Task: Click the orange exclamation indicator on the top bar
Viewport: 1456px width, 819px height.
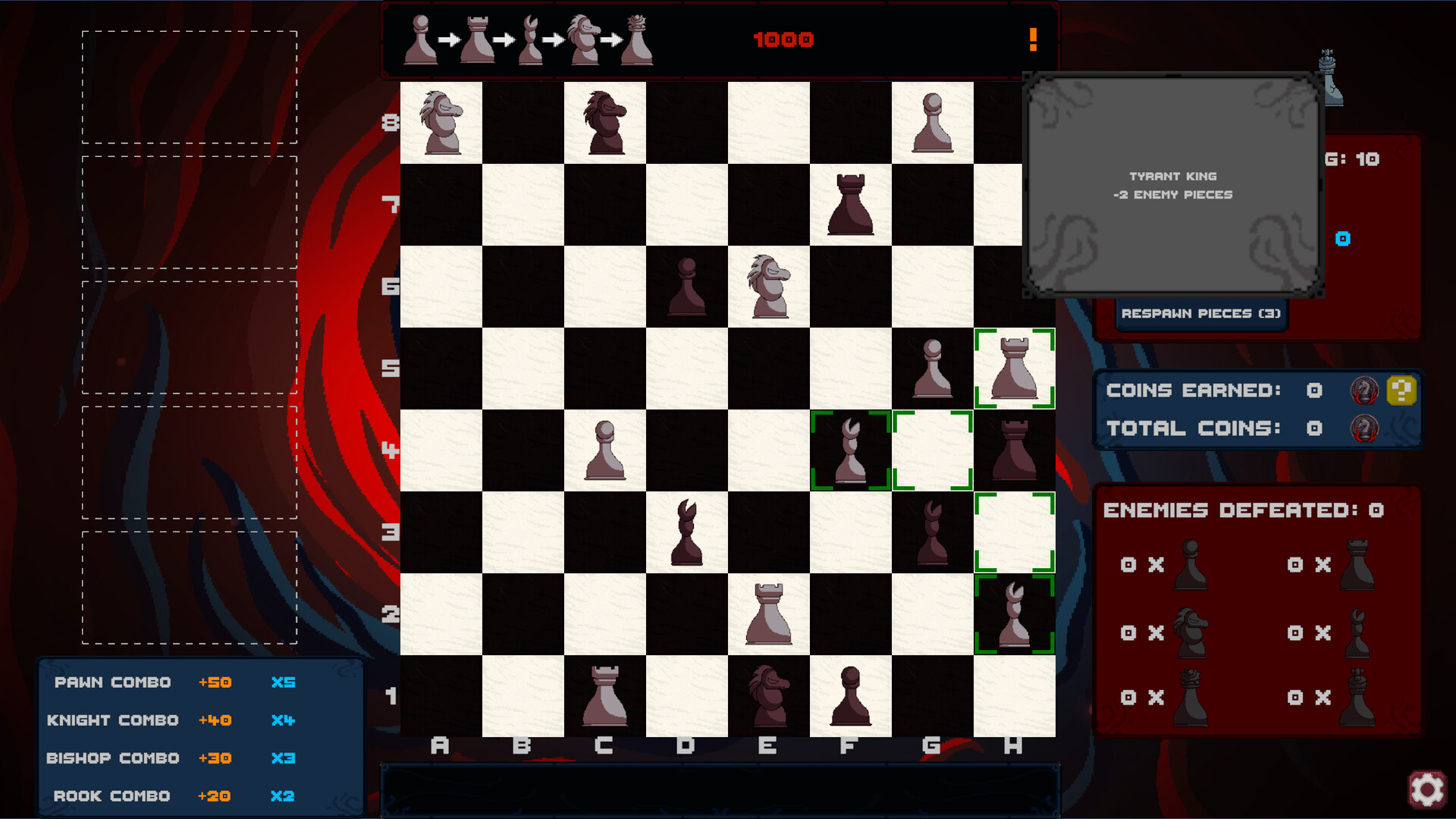Action: tap(1033, 39)
